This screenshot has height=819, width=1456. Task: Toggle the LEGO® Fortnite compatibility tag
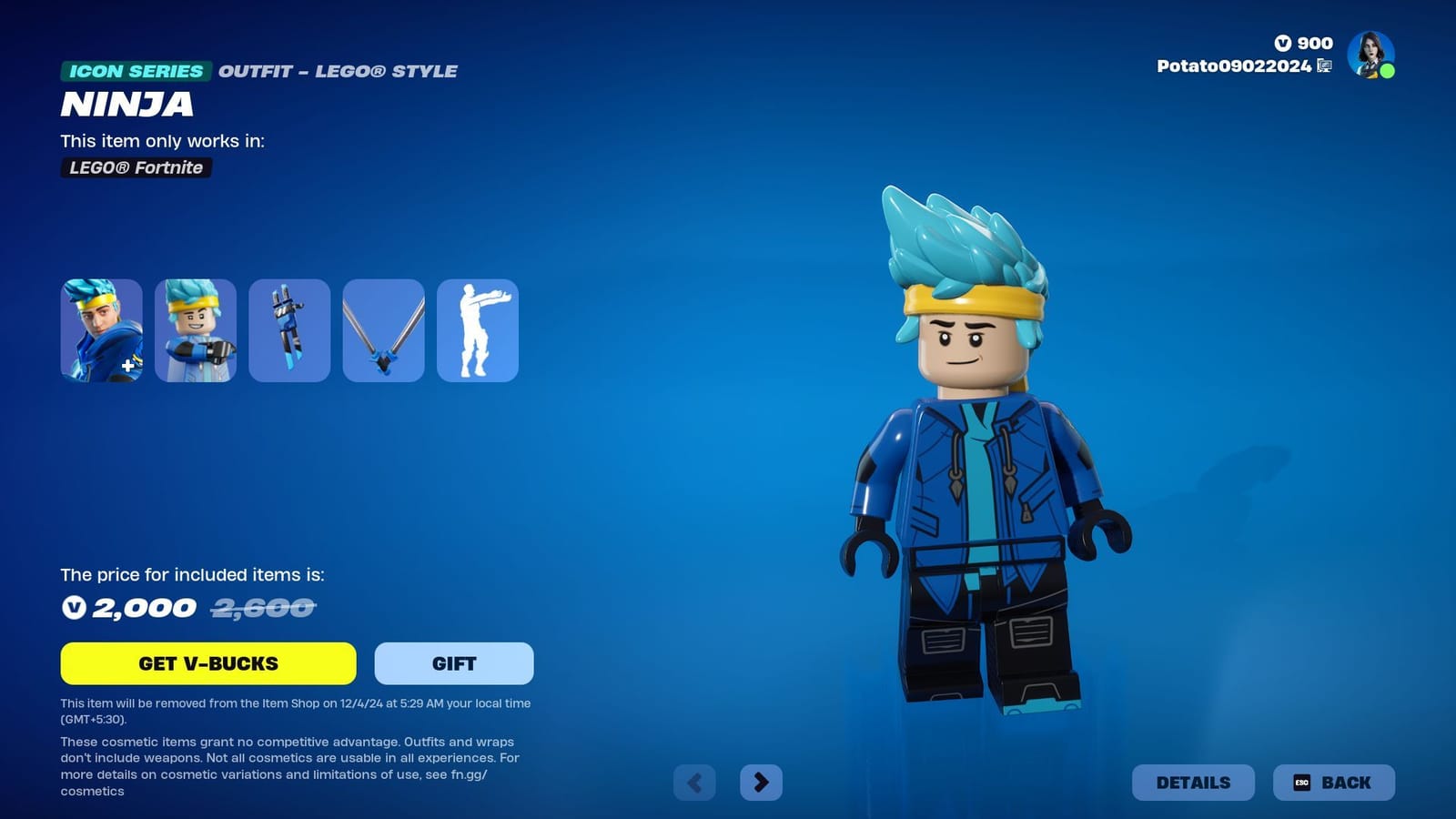tap(135, 167)
